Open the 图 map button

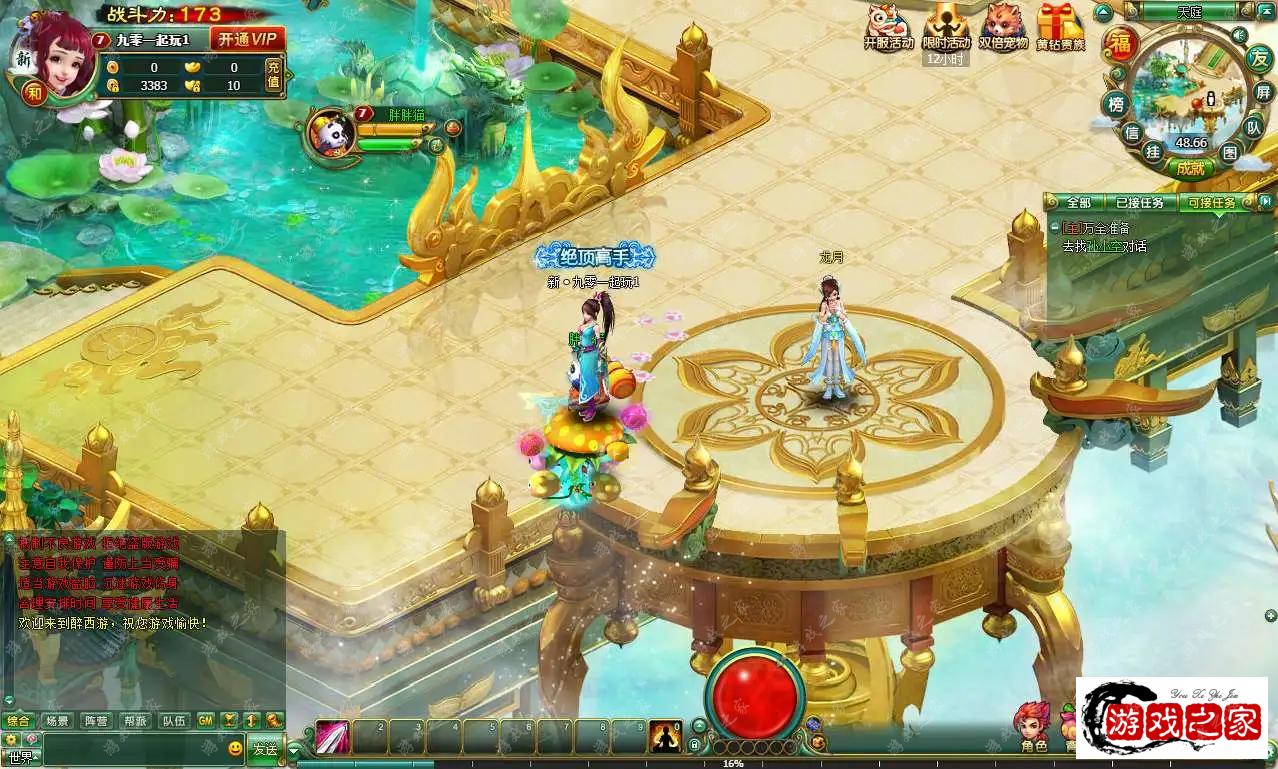coord(1230,152)
